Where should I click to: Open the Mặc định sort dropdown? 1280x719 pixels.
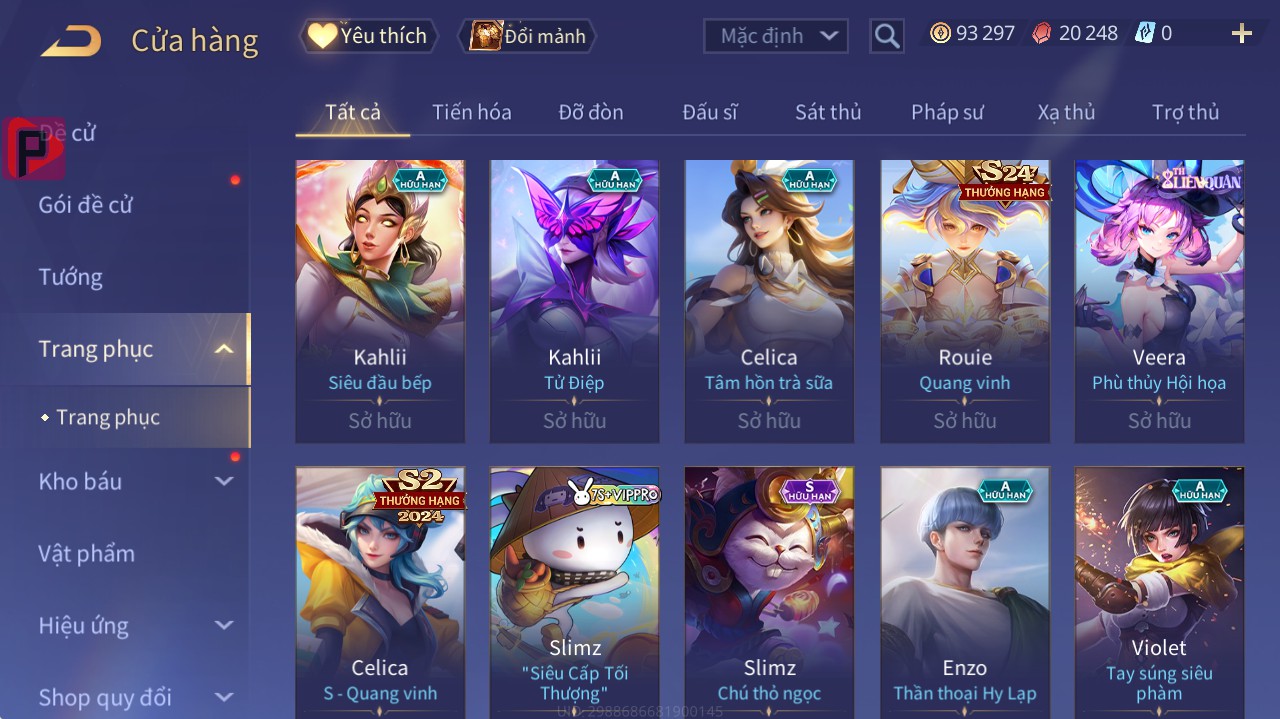(x=776, y=36)
